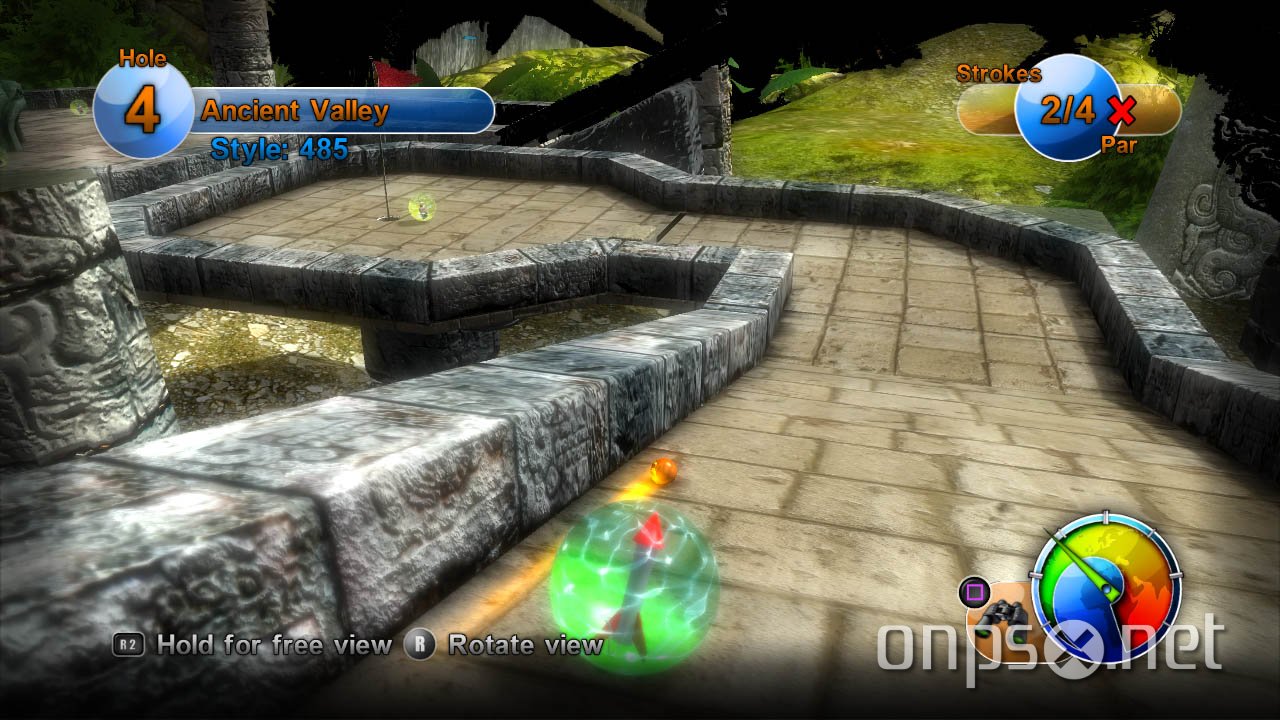Select the Ancient Valley course title
The height and width of the screenshot is (720, 1280).
point(295,111)
